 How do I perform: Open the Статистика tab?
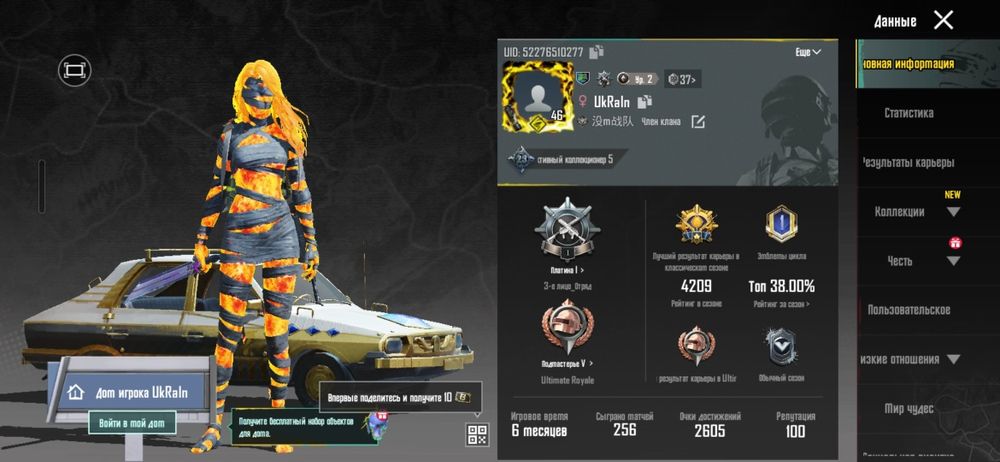click(908, 113)
